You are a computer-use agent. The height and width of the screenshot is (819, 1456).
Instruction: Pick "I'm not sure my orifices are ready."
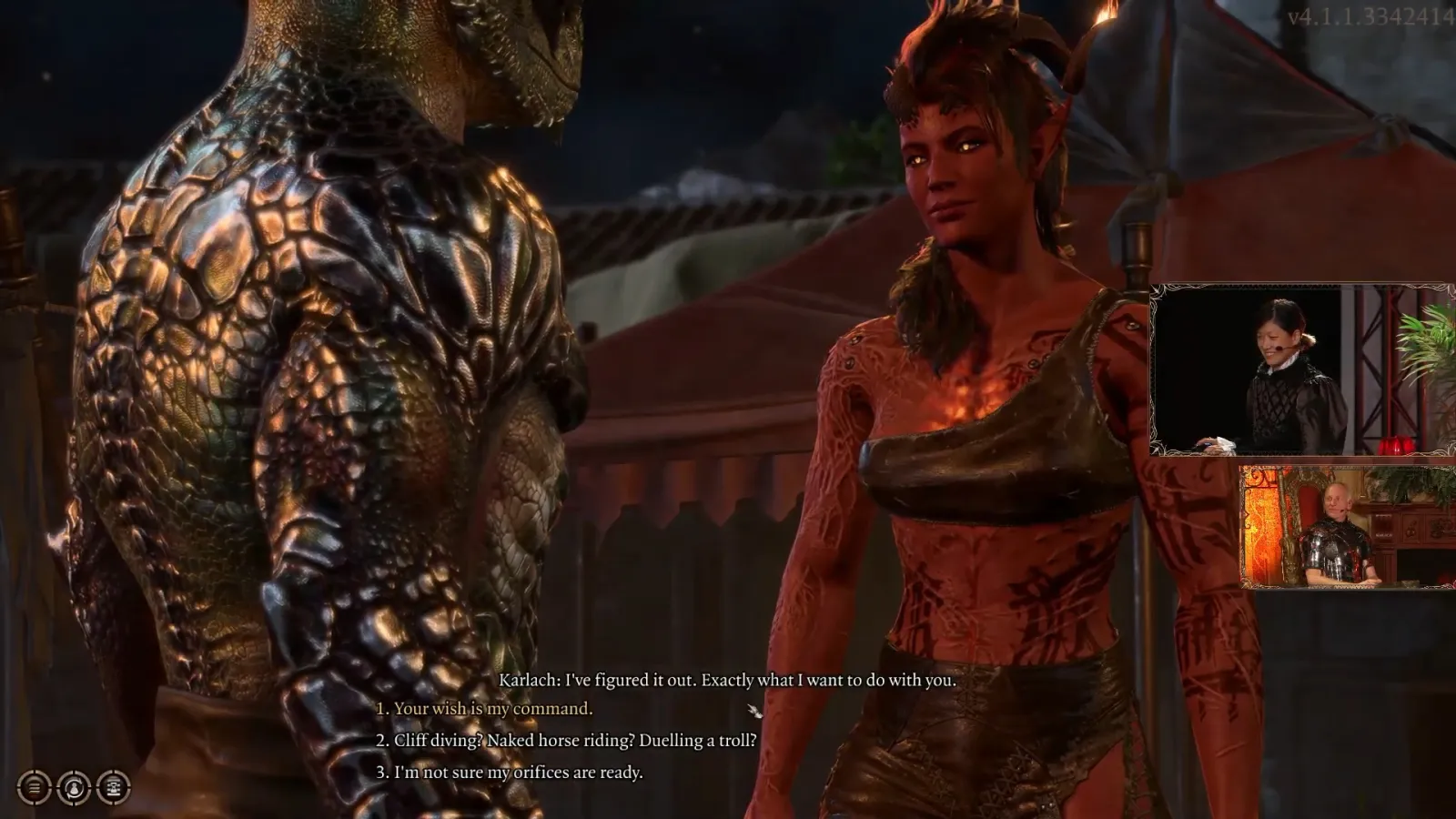[x=518, y=773]
